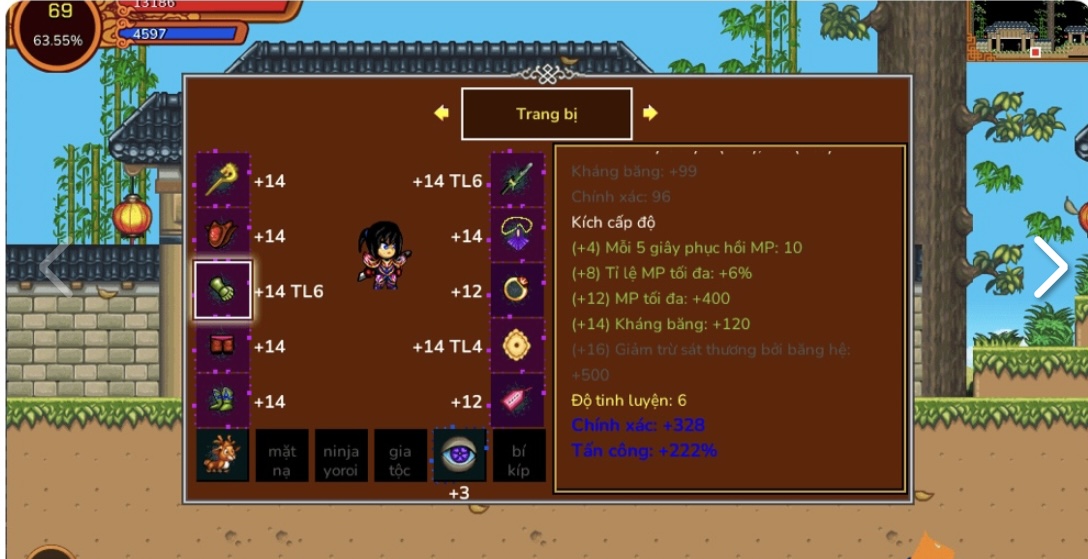
Task: Select the purple eye item slot
Action: click(x=459, y=456)
